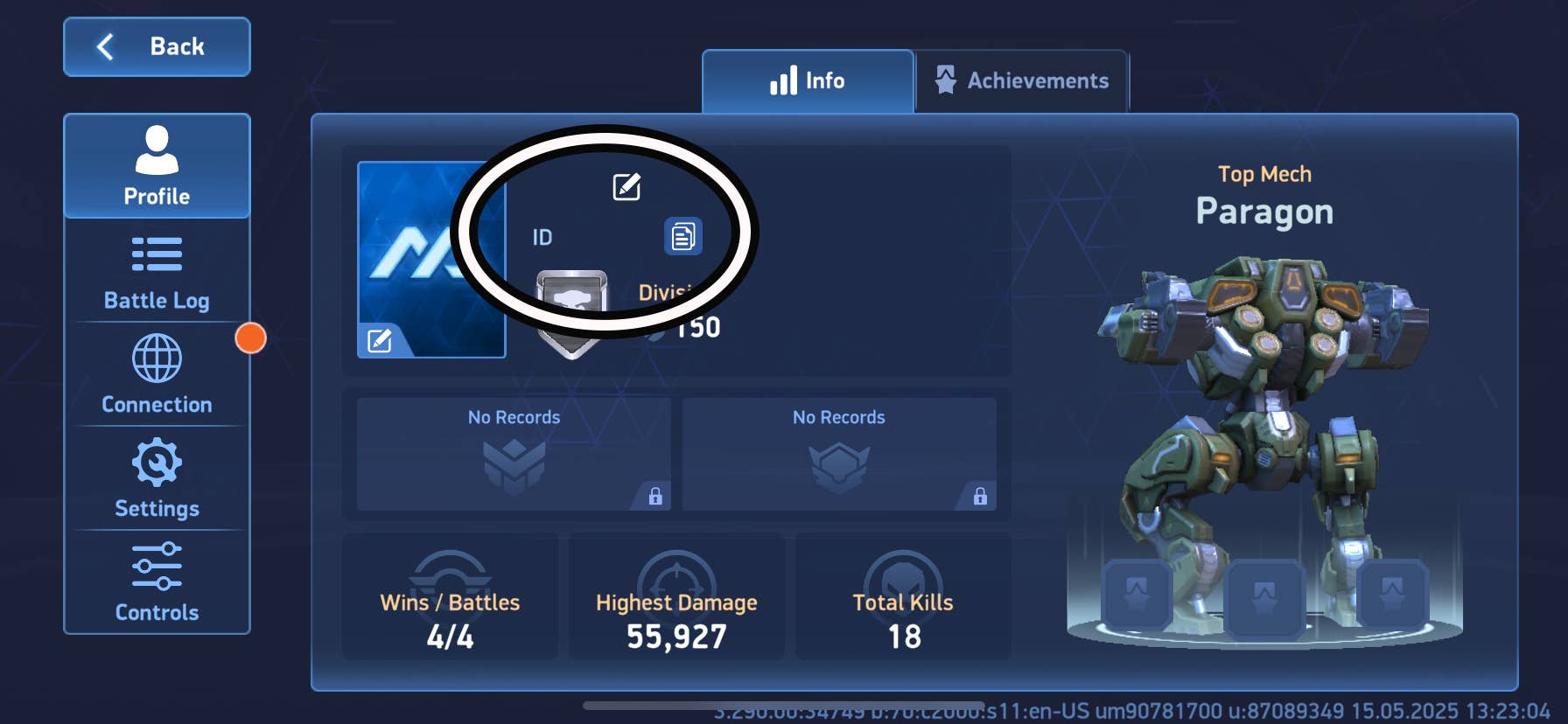Open the Connection panel with notification dot
1568x724 pixels.
pos(157,374)
